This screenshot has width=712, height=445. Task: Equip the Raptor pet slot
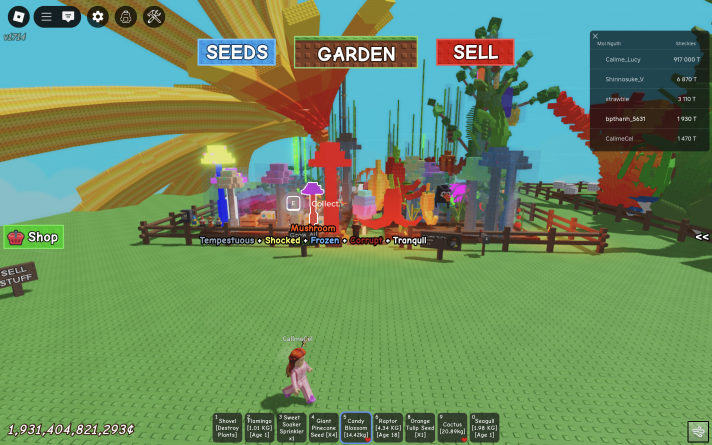(x=388, y=426)
